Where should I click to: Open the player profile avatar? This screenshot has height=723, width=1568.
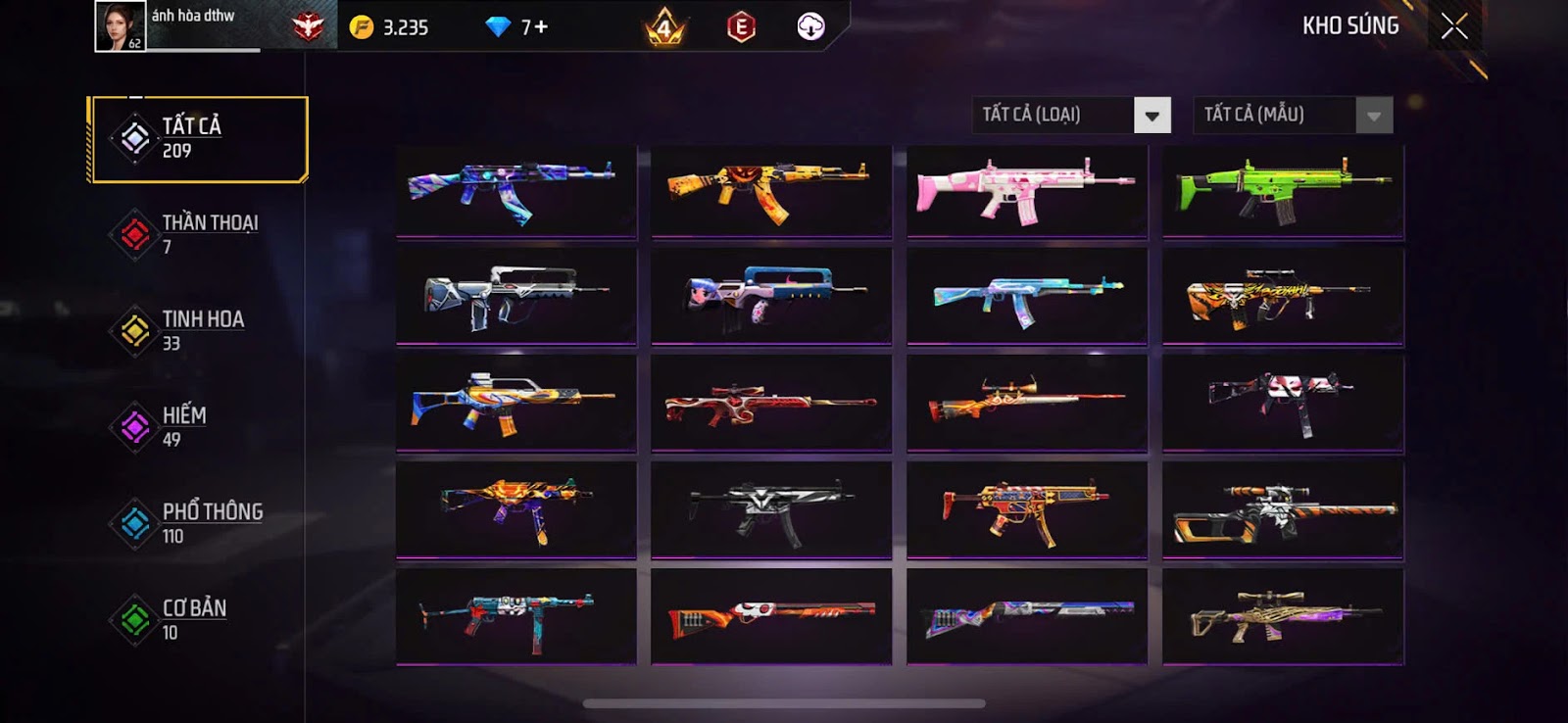click(120, 26)
